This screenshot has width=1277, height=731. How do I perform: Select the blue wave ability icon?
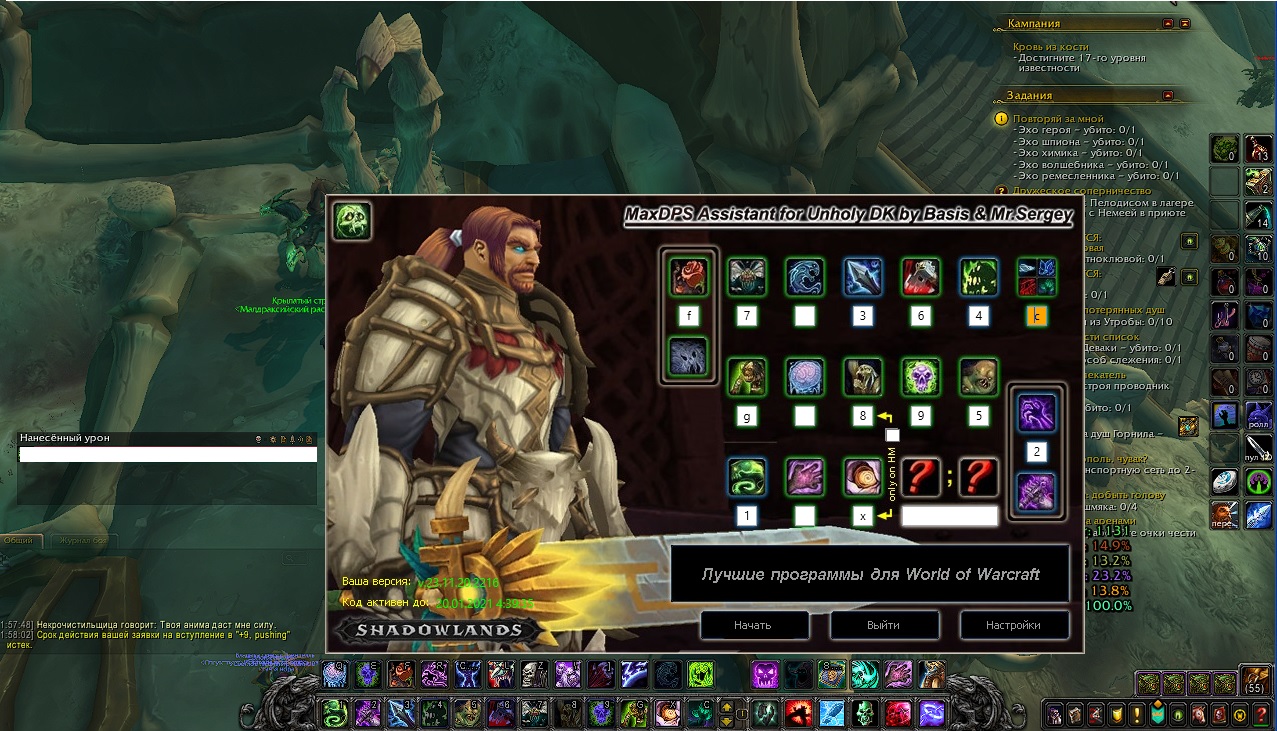(x=804, y=277)
